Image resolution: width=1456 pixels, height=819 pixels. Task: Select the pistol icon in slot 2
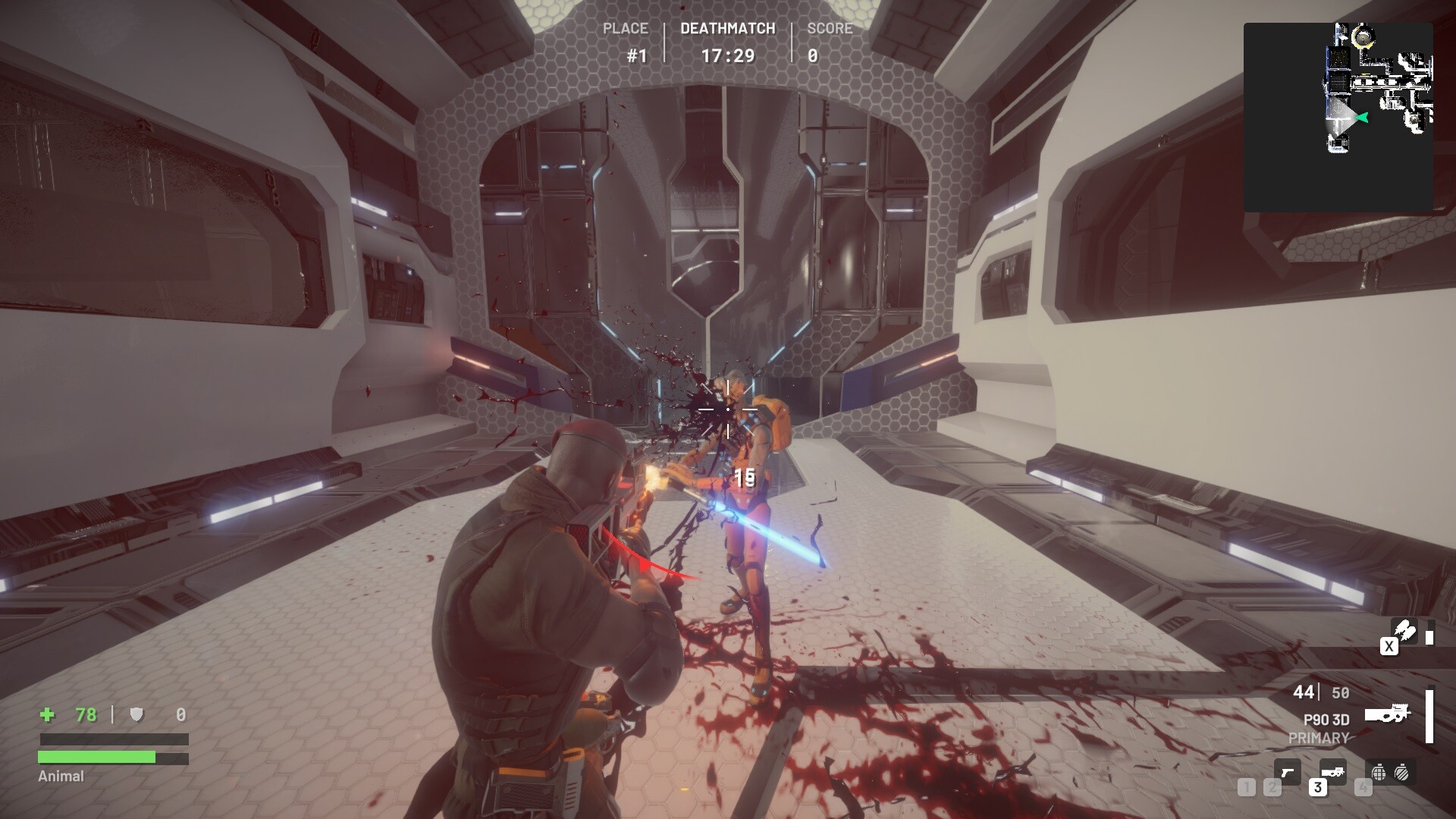[x=1288, y=773]
